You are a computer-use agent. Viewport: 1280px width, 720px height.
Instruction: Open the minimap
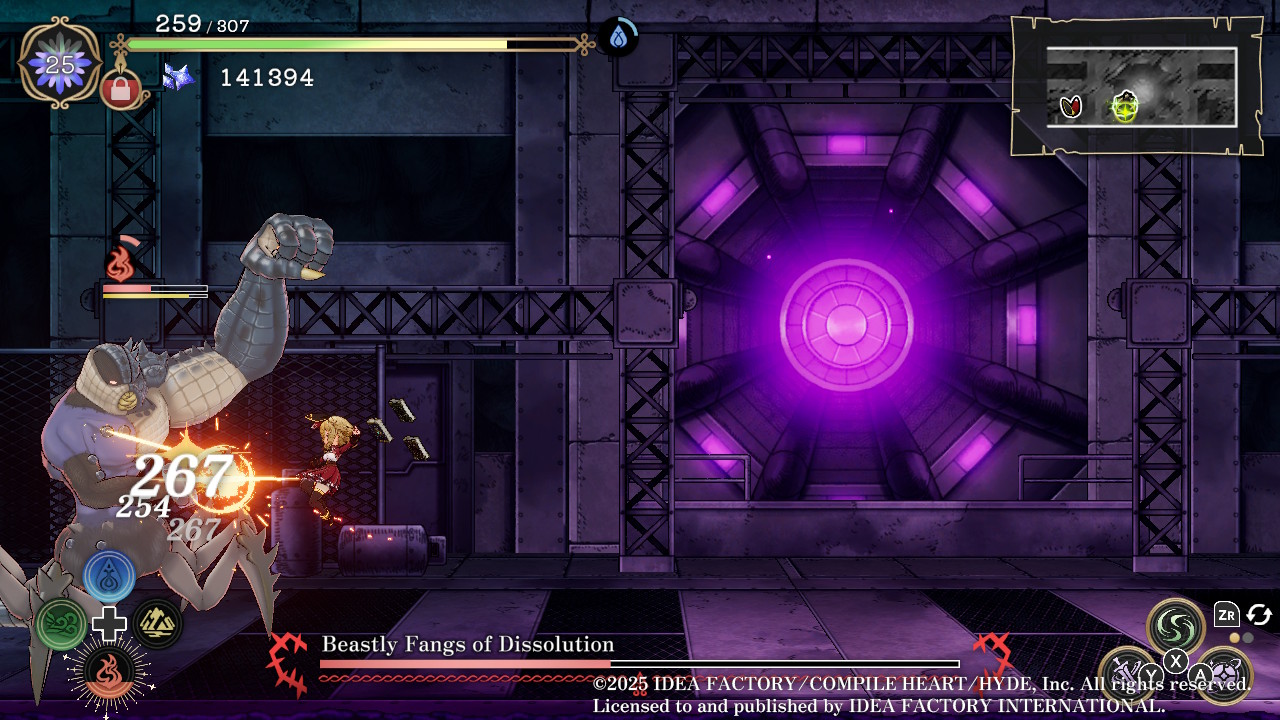pos(1135,86)
